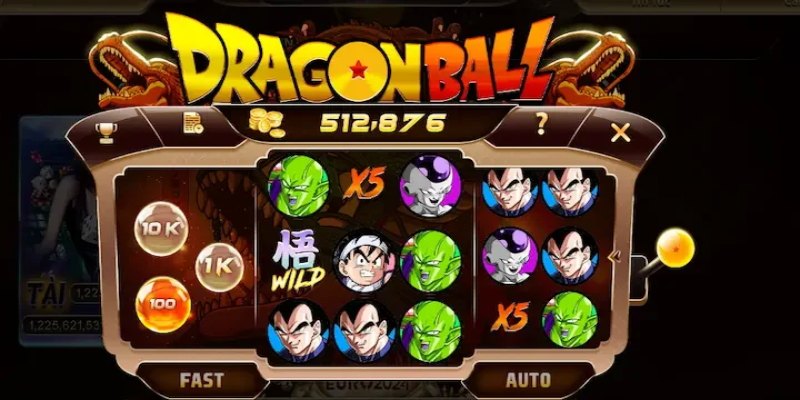
Task: Choose the 1K bet chip
Action: (218, 268)
